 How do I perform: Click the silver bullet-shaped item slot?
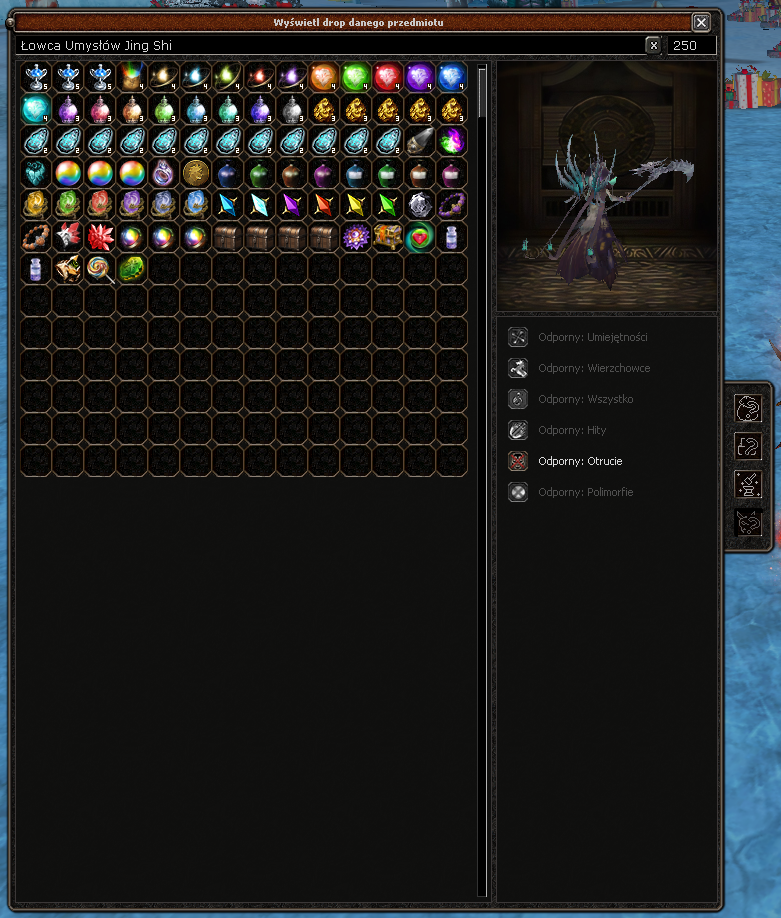420,141
